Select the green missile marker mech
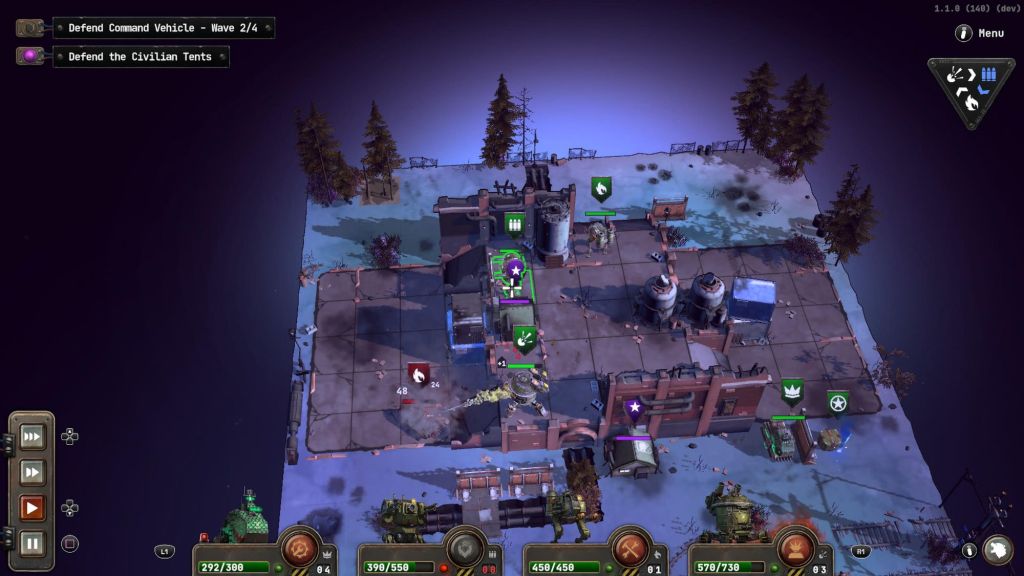 click(524, 339)
